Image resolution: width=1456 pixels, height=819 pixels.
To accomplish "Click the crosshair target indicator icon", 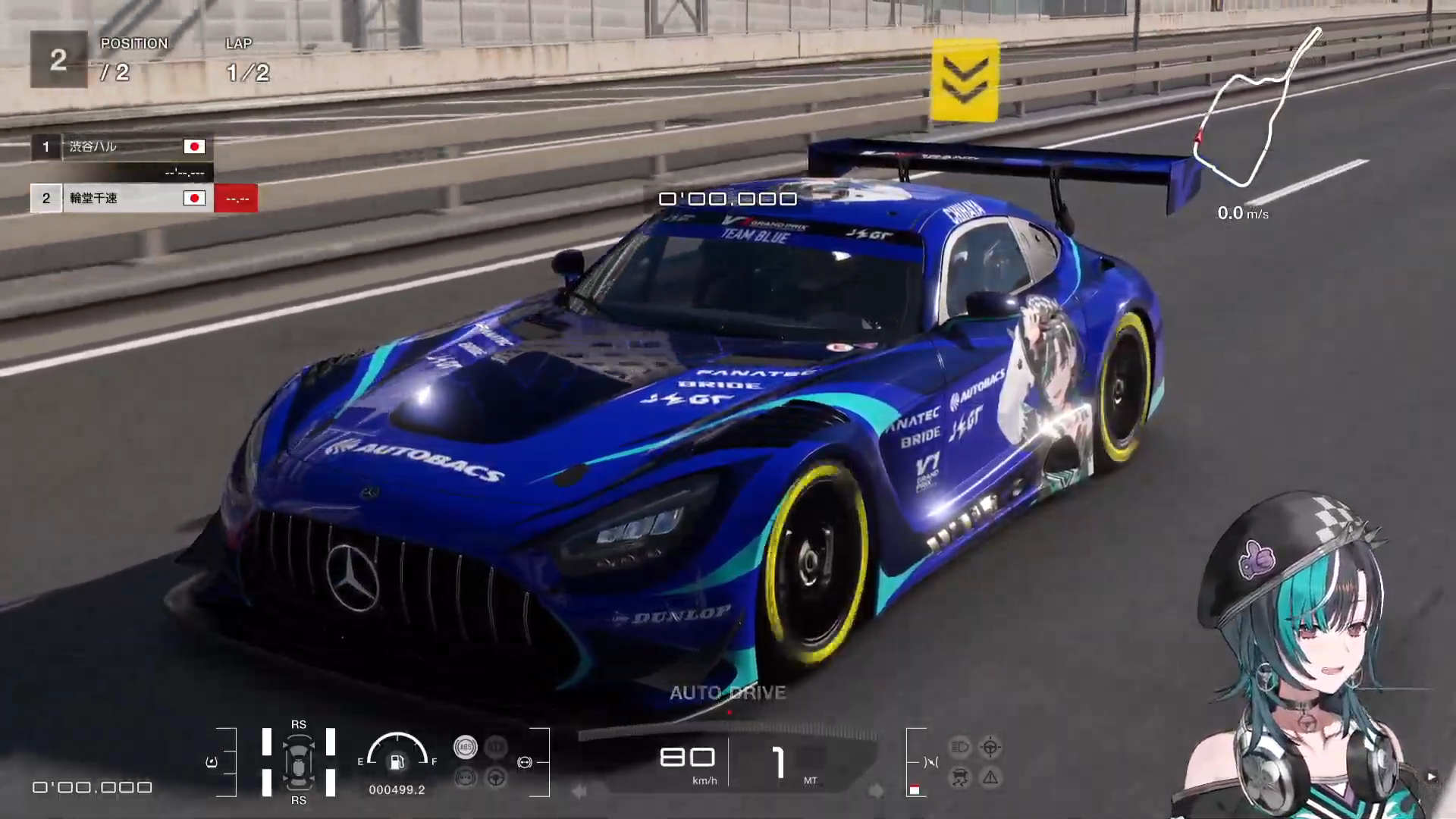I will 990,748.
